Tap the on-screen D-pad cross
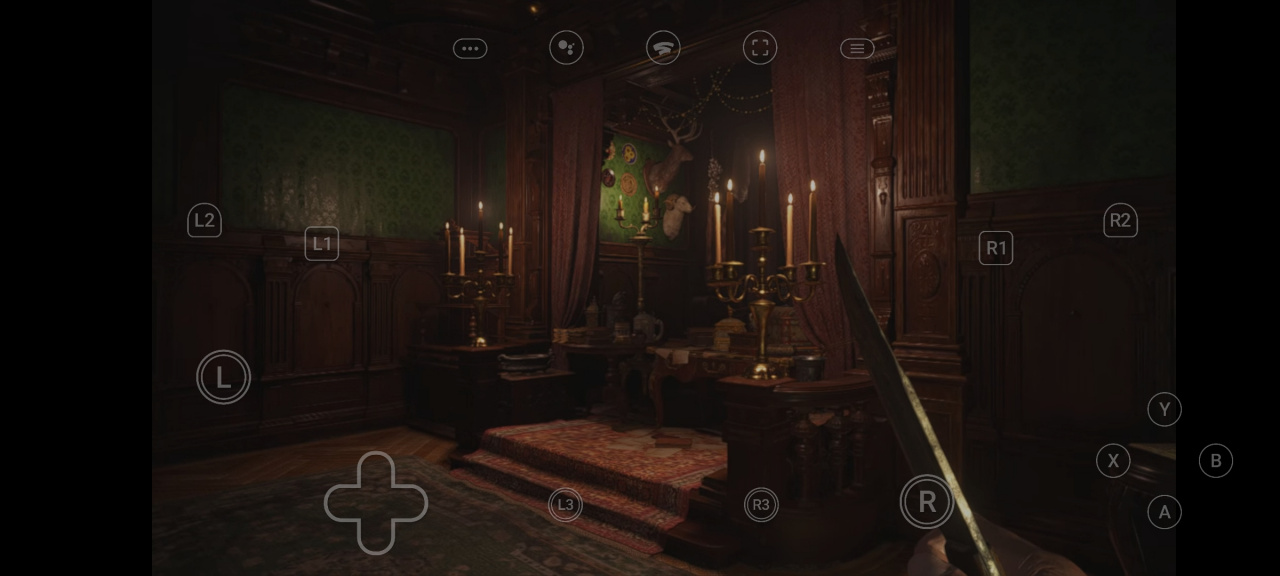The image size is (1280, 576). click(376, 503)
